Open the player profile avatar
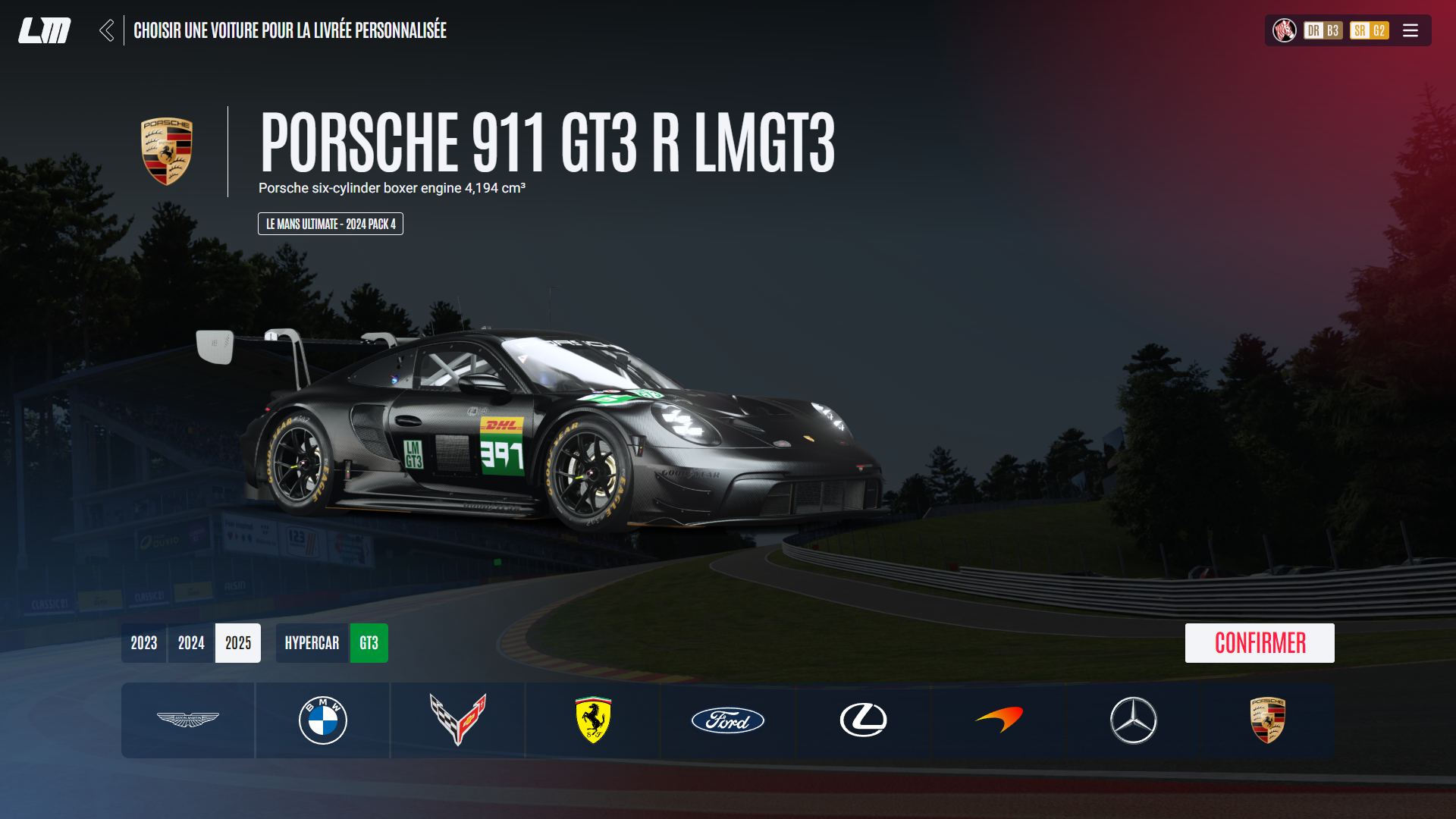Image resolution: width=1456 pixels, height=819 pixels. tap(1285, 30)
